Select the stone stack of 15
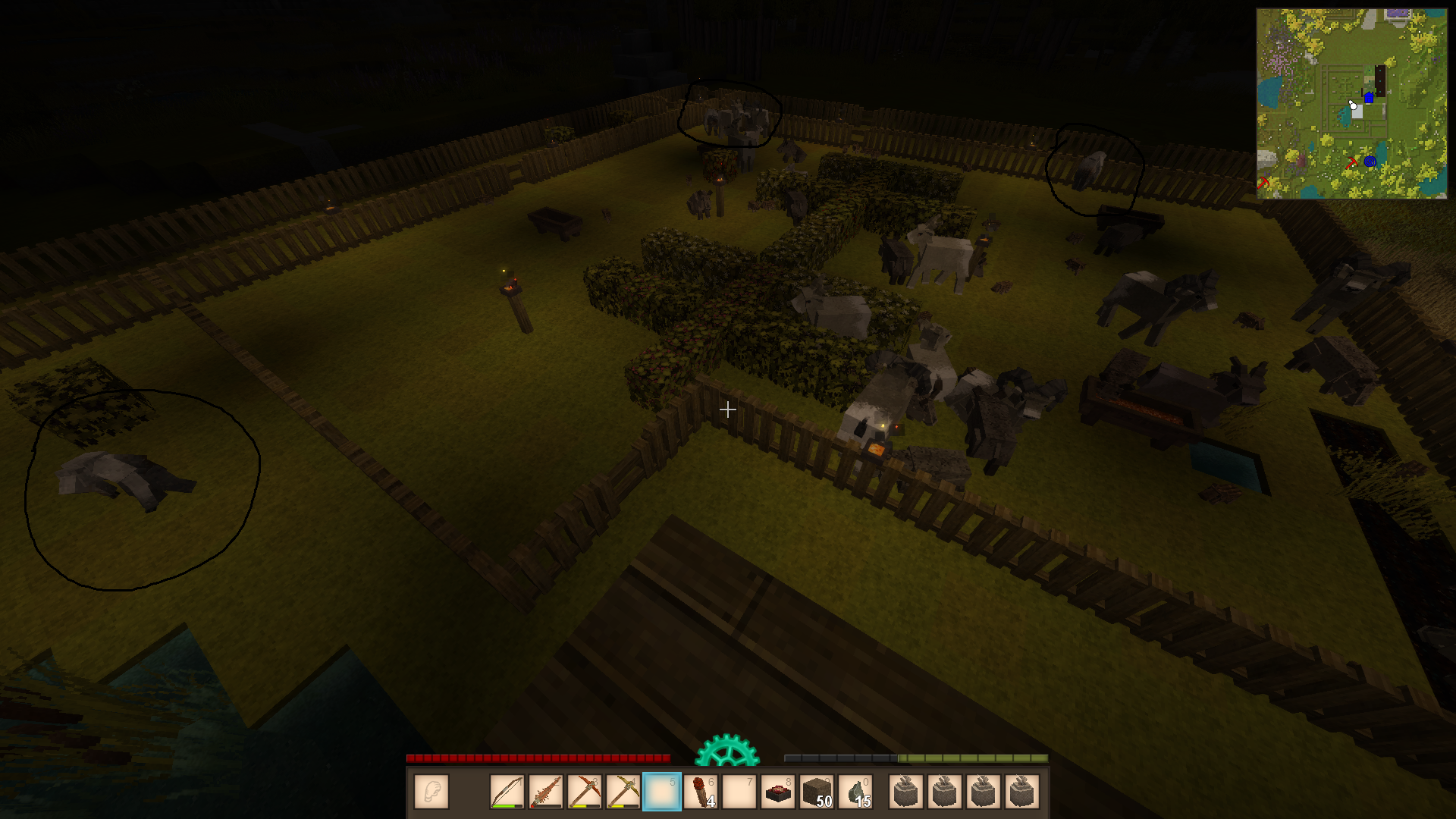 click(x=855, y=792)
